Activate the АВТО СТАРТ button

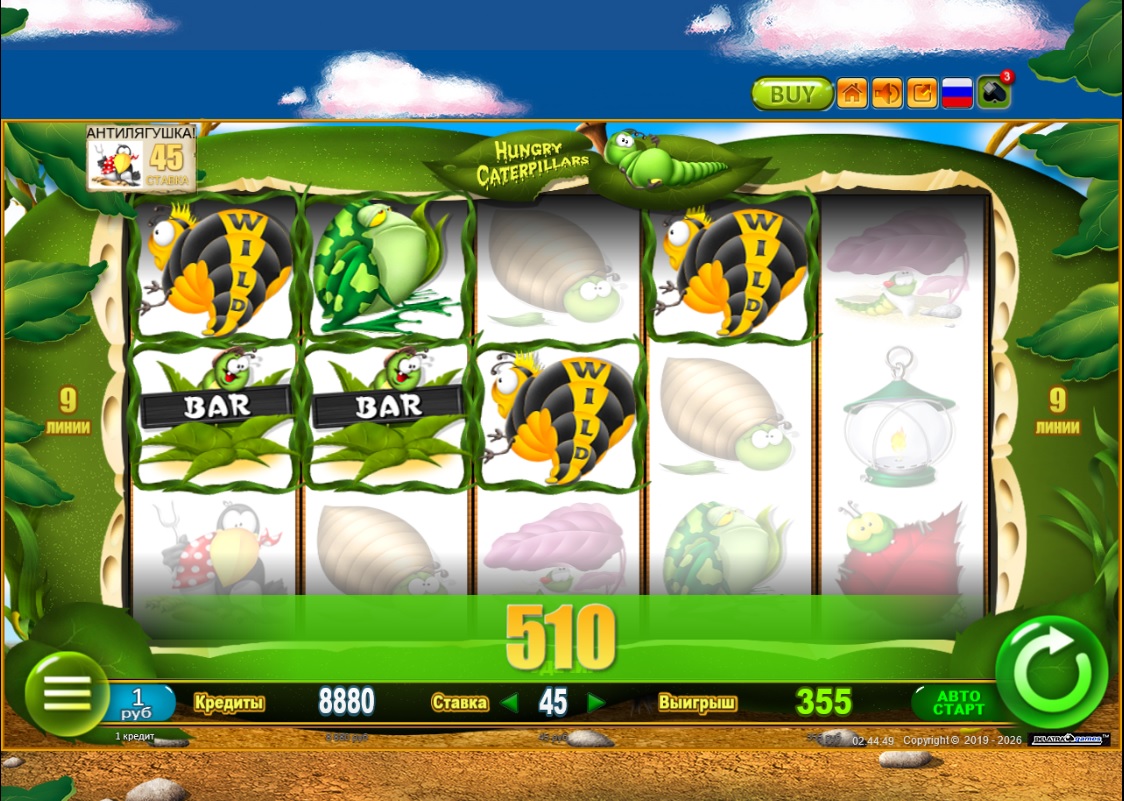tap(958, 702)
